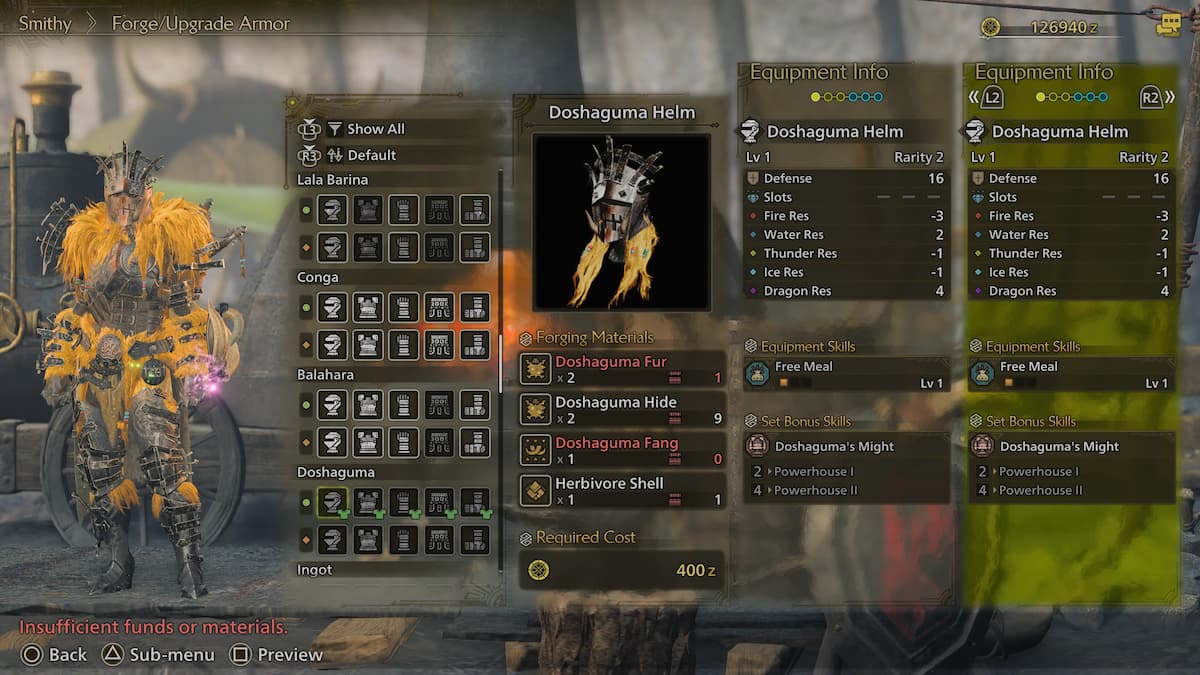
Task: Select Balahara greaves in the orange-diamond row
Action: (x=474, y=442)
